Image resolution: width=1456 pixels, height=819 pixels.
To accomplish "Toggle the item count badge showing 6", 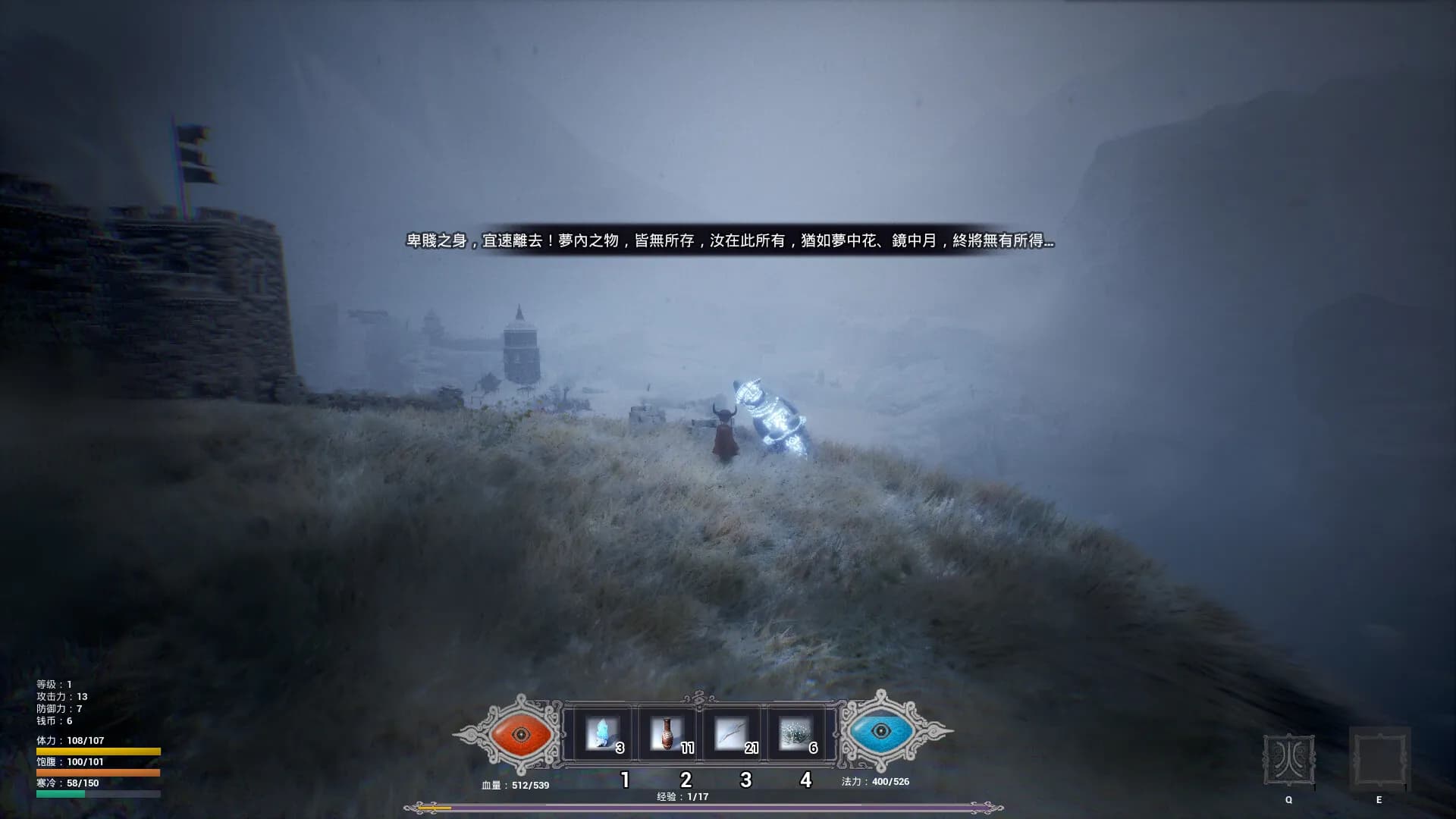I will [x=814, y=747].
